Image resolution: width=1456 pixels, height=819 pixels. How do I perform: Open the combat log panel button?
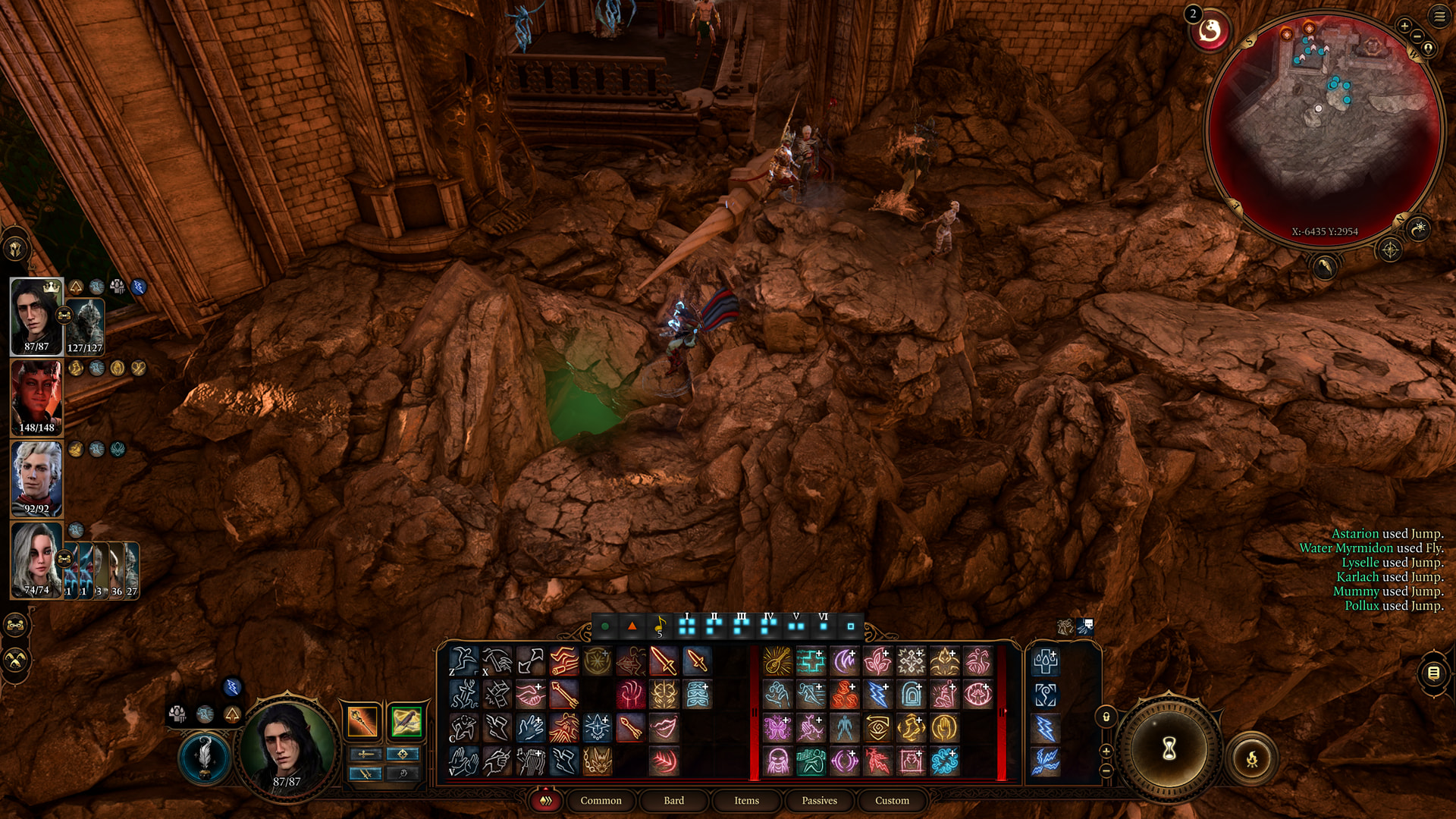(1433, 673)
